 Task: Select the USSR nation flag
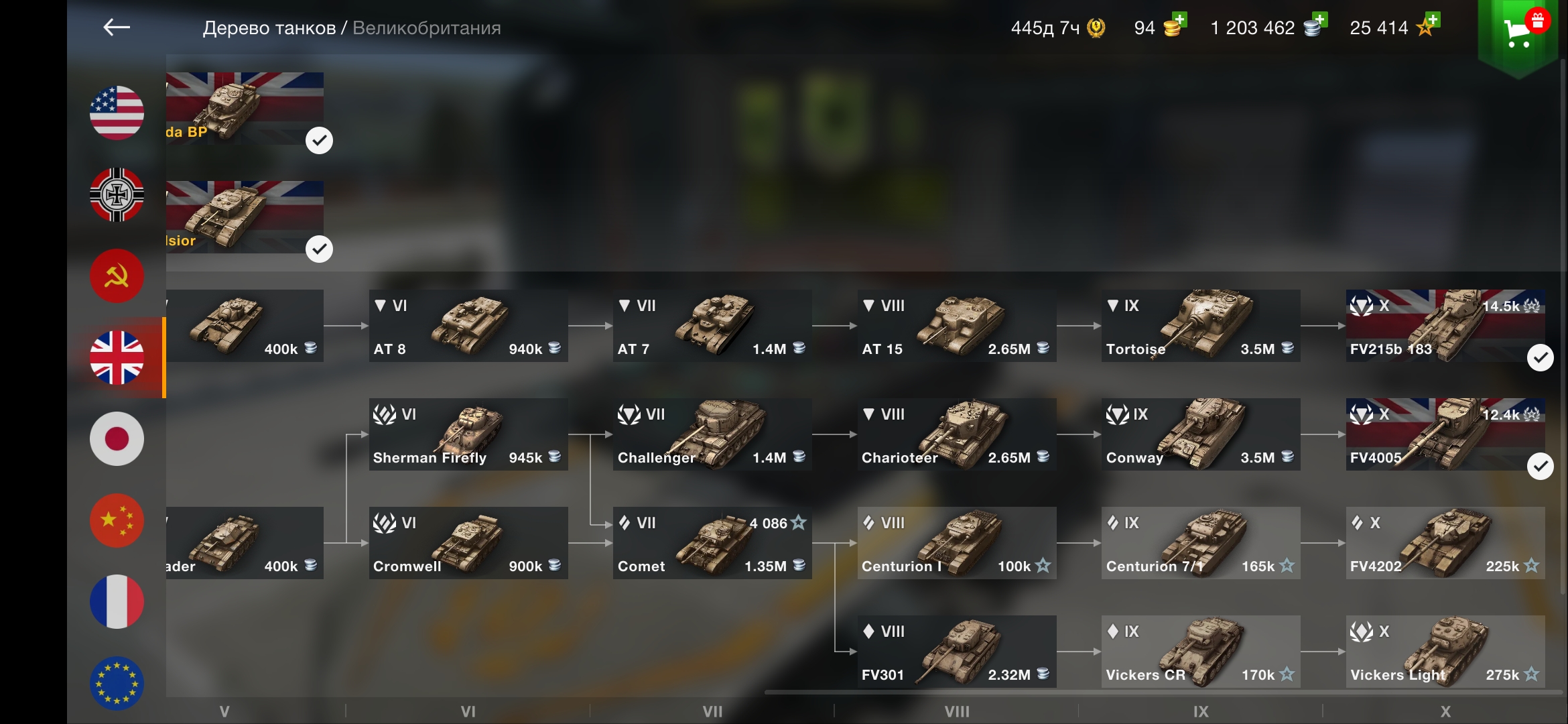tap(117, 276)
